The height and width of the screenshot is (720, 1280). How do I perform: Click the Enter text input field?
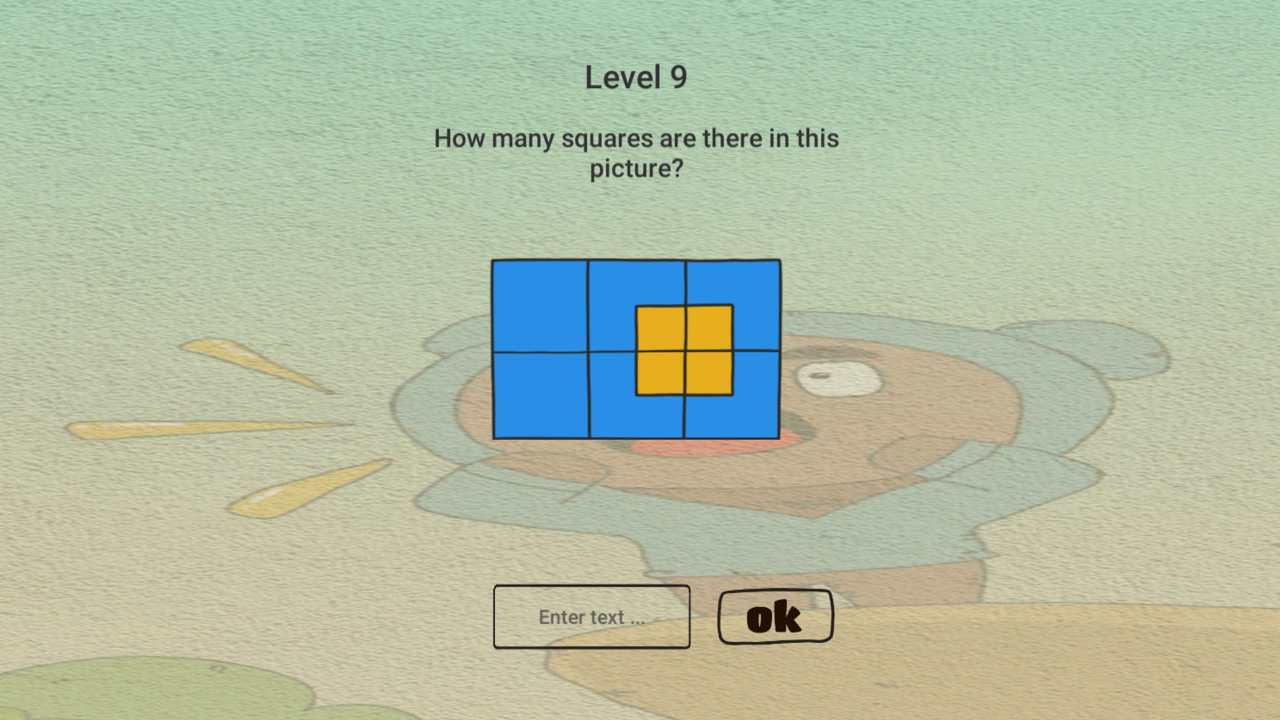pos(591,616)
